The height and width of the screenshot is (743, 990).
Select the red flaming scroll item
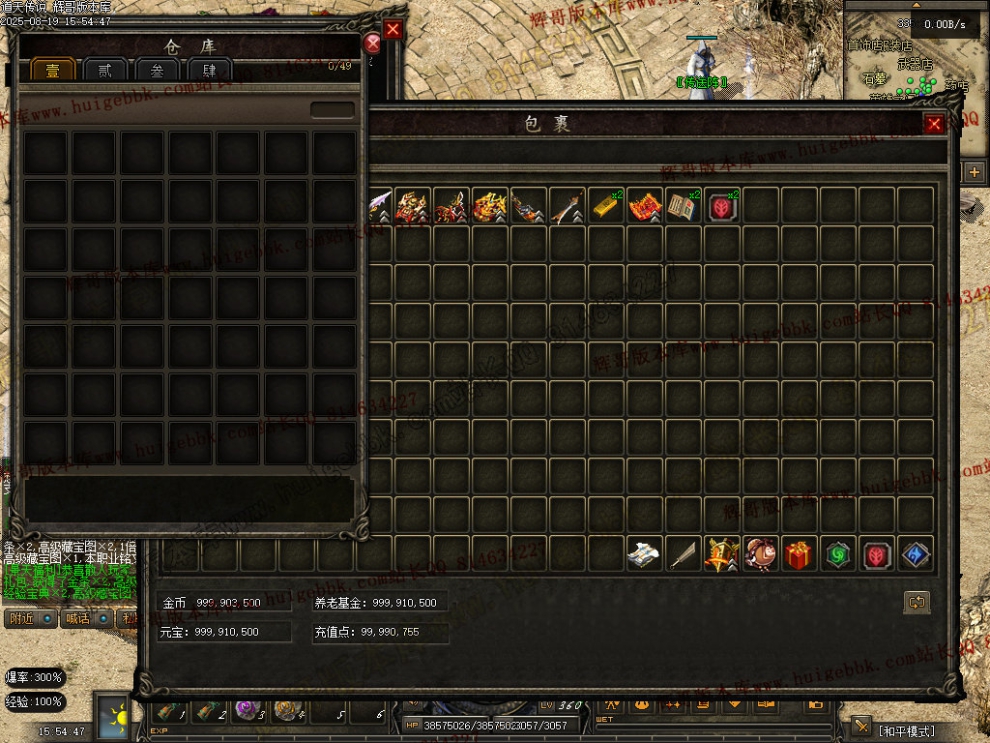click(x=645, y=206)
